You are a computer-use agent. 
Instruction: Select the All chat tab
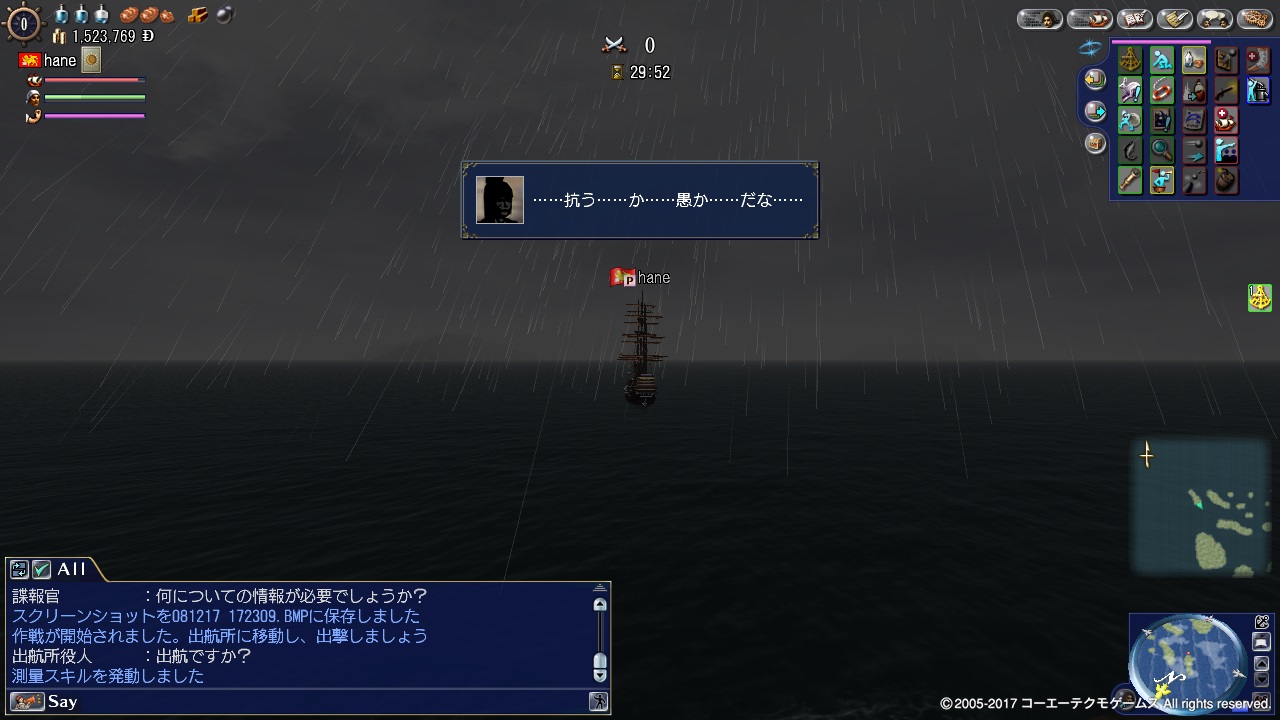point(71,569)
